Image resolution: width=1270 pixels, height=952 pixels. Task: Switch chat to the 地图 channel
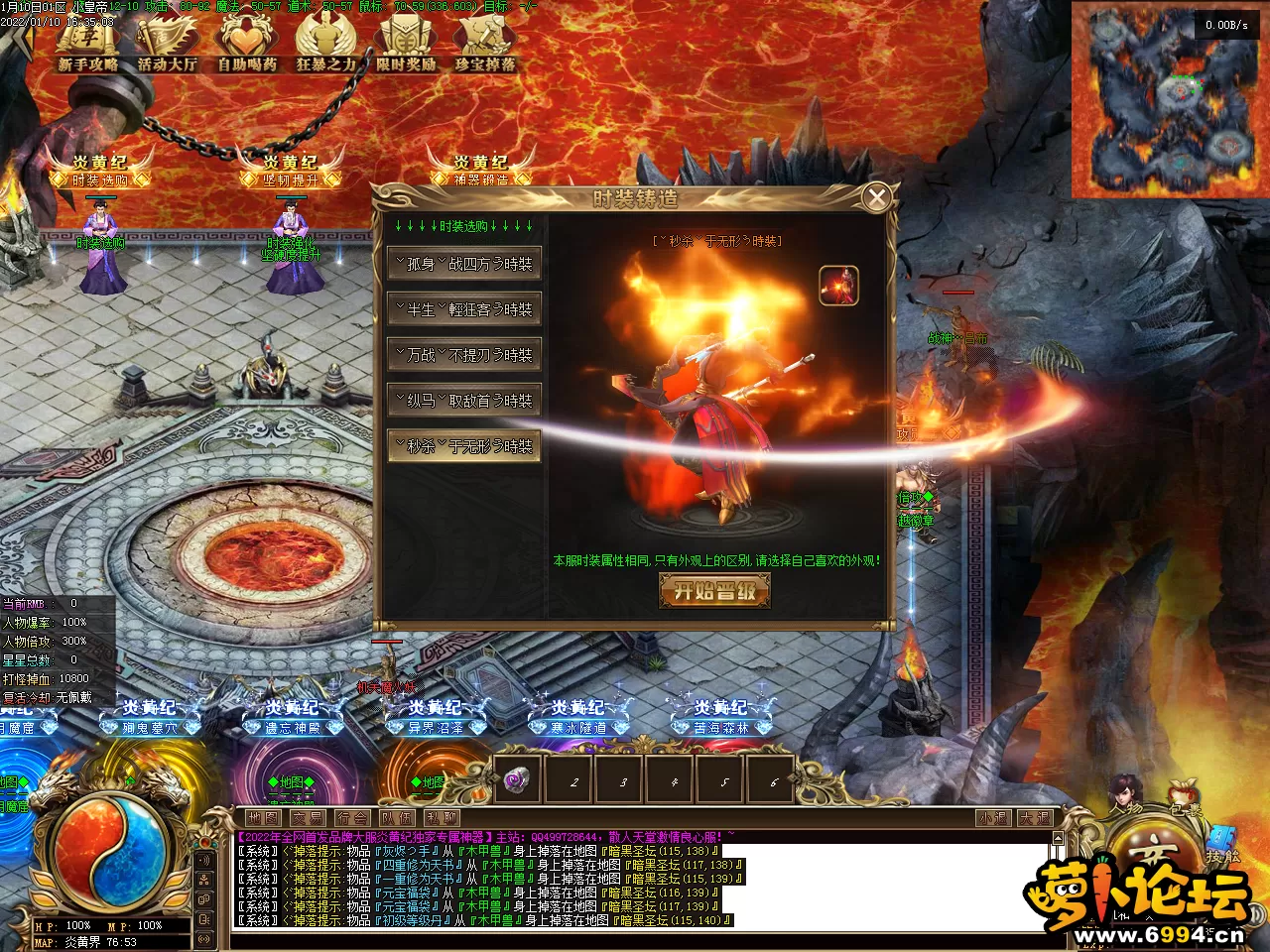(264, 818)
